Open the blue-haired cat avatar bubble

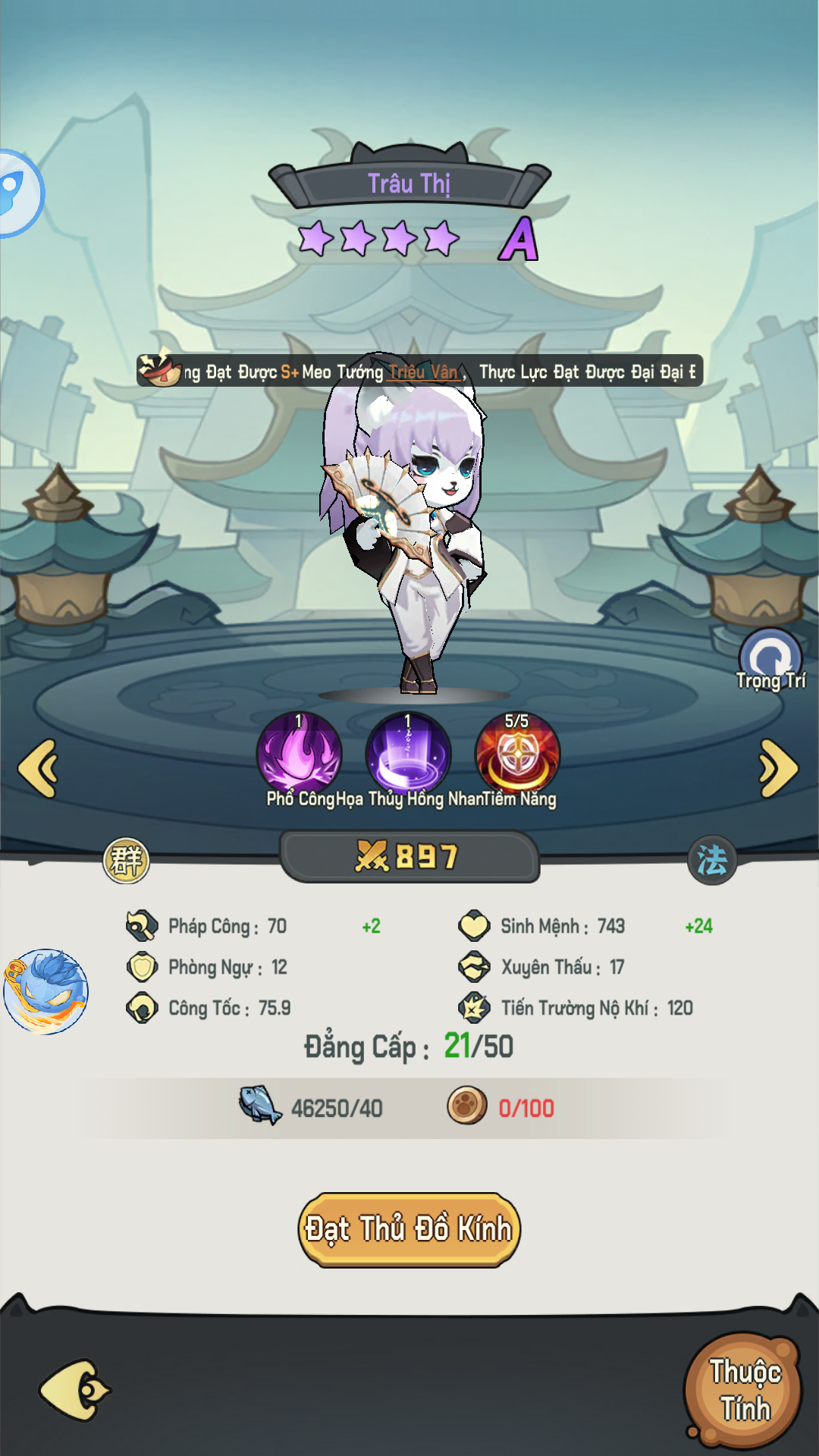46,991
